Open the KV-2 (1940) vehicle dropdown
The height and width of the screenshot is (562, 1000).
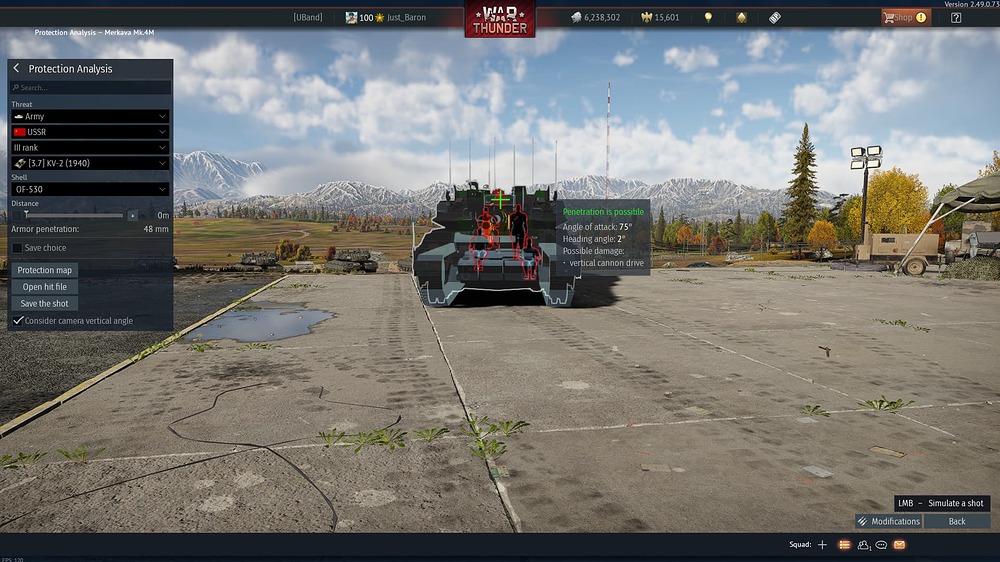90,163
